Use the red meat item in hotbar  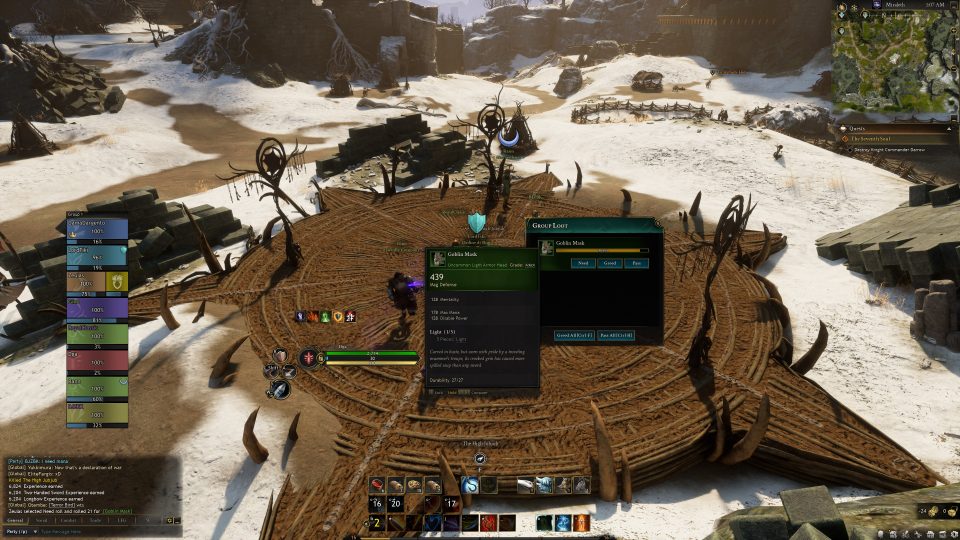[x=378, y=486]
